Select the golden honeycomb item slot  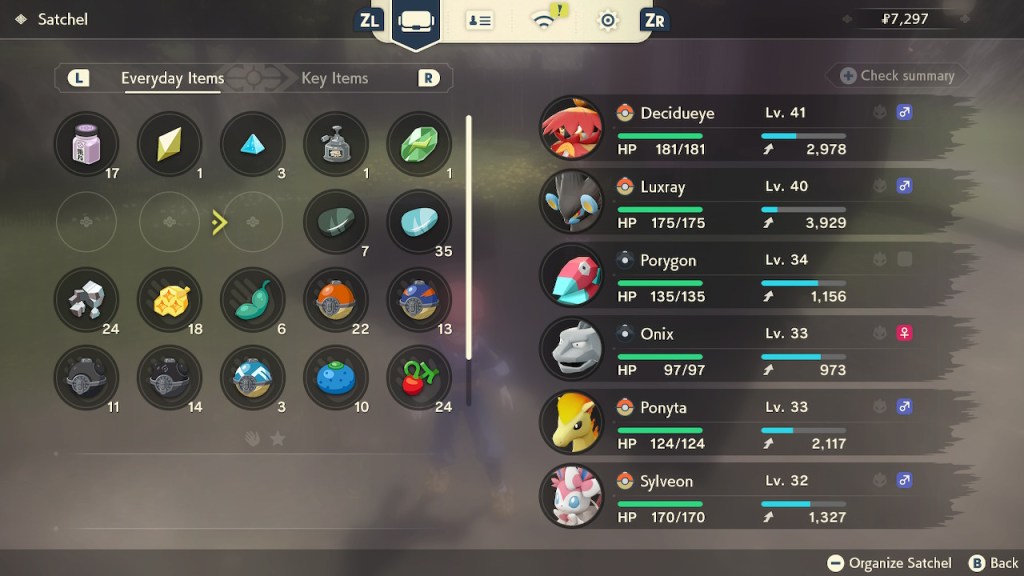(x=169, y=300)
